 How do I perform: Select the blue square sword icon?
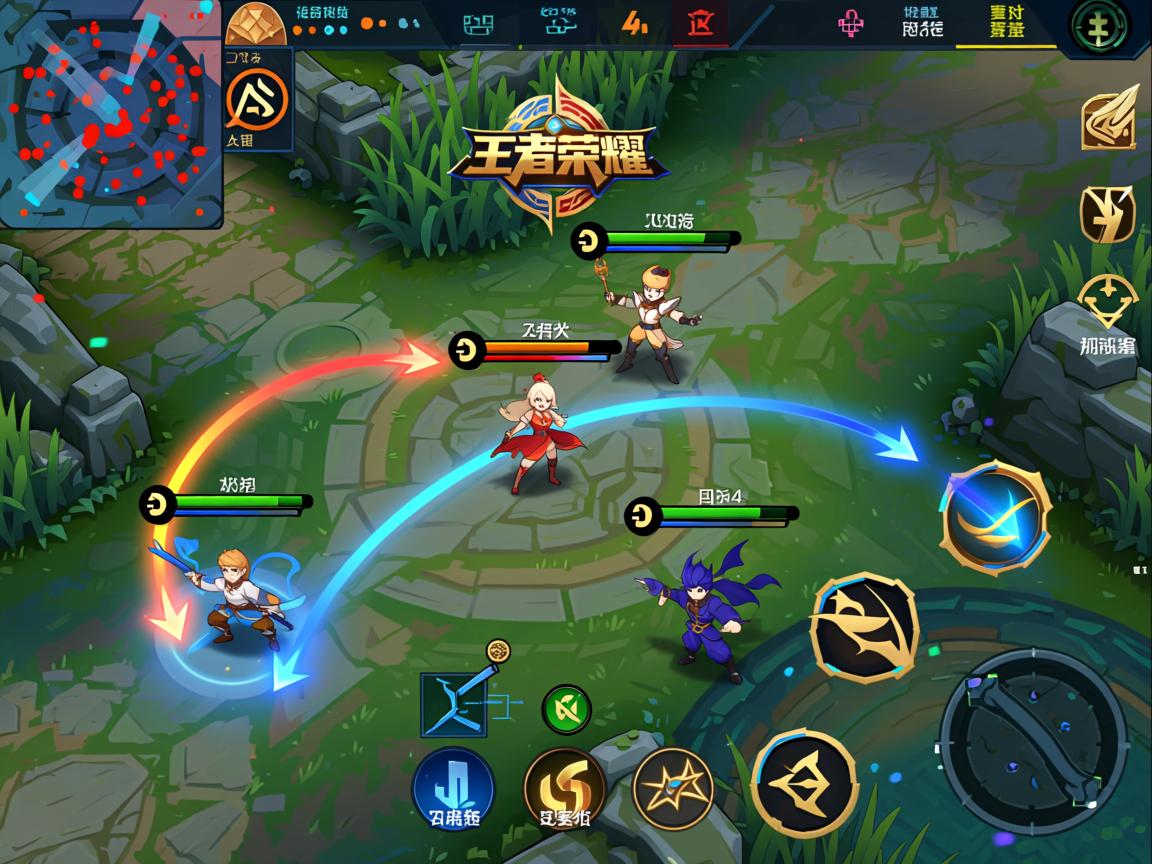(453, 705)
